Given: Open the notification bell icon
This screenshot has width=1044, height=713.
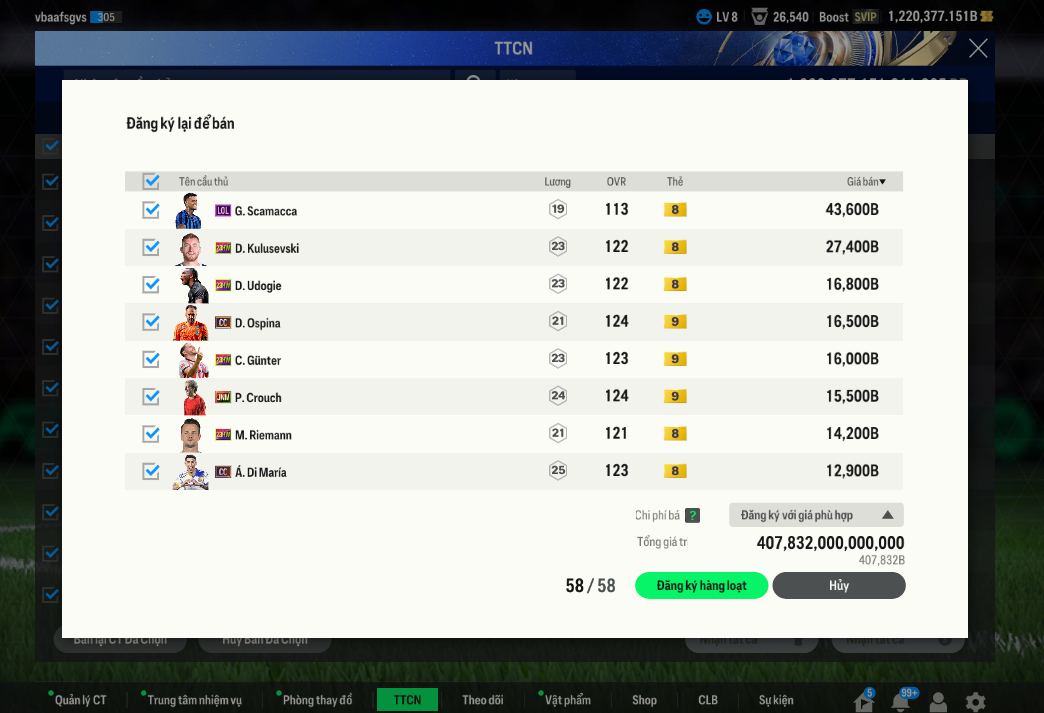Looking at the screenshot, I should [x=901, y=702].
